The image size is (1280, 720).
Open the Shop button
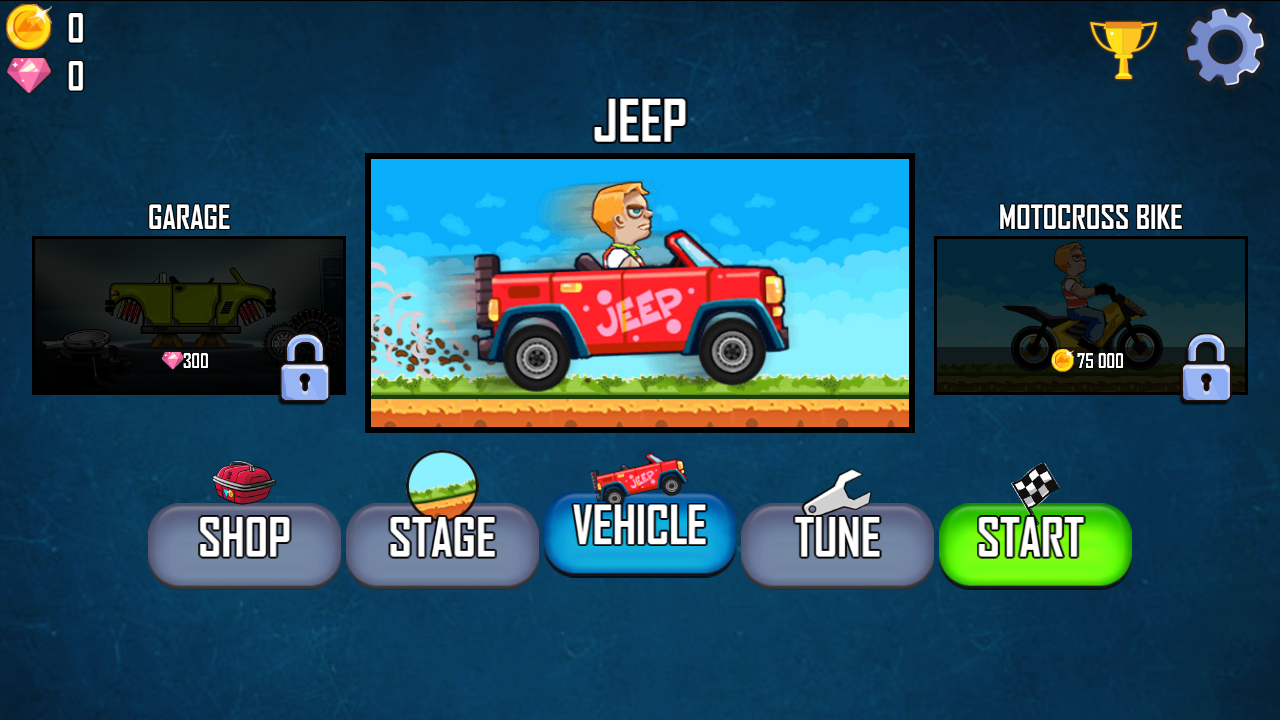click(x=243, y=543)
